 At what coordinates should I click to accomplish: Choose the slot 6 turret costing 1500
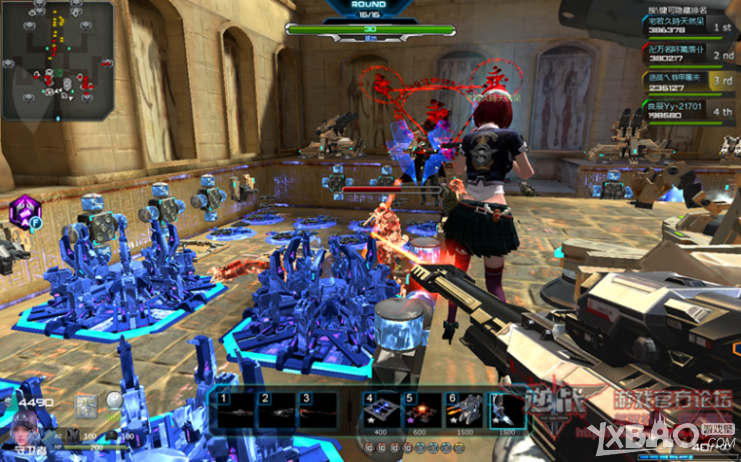[464, 410]
